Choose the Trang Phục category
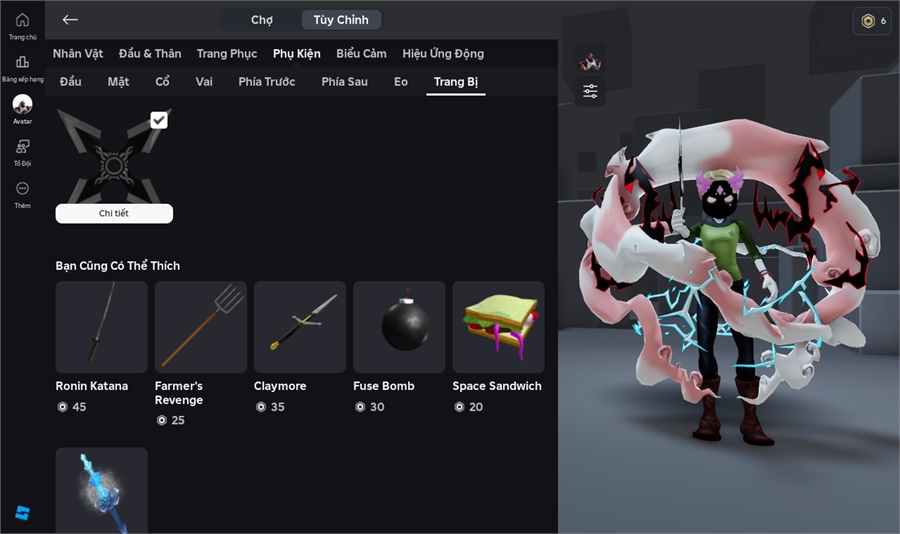This screenshot has height=534, width=900. [x=227, y=54]
